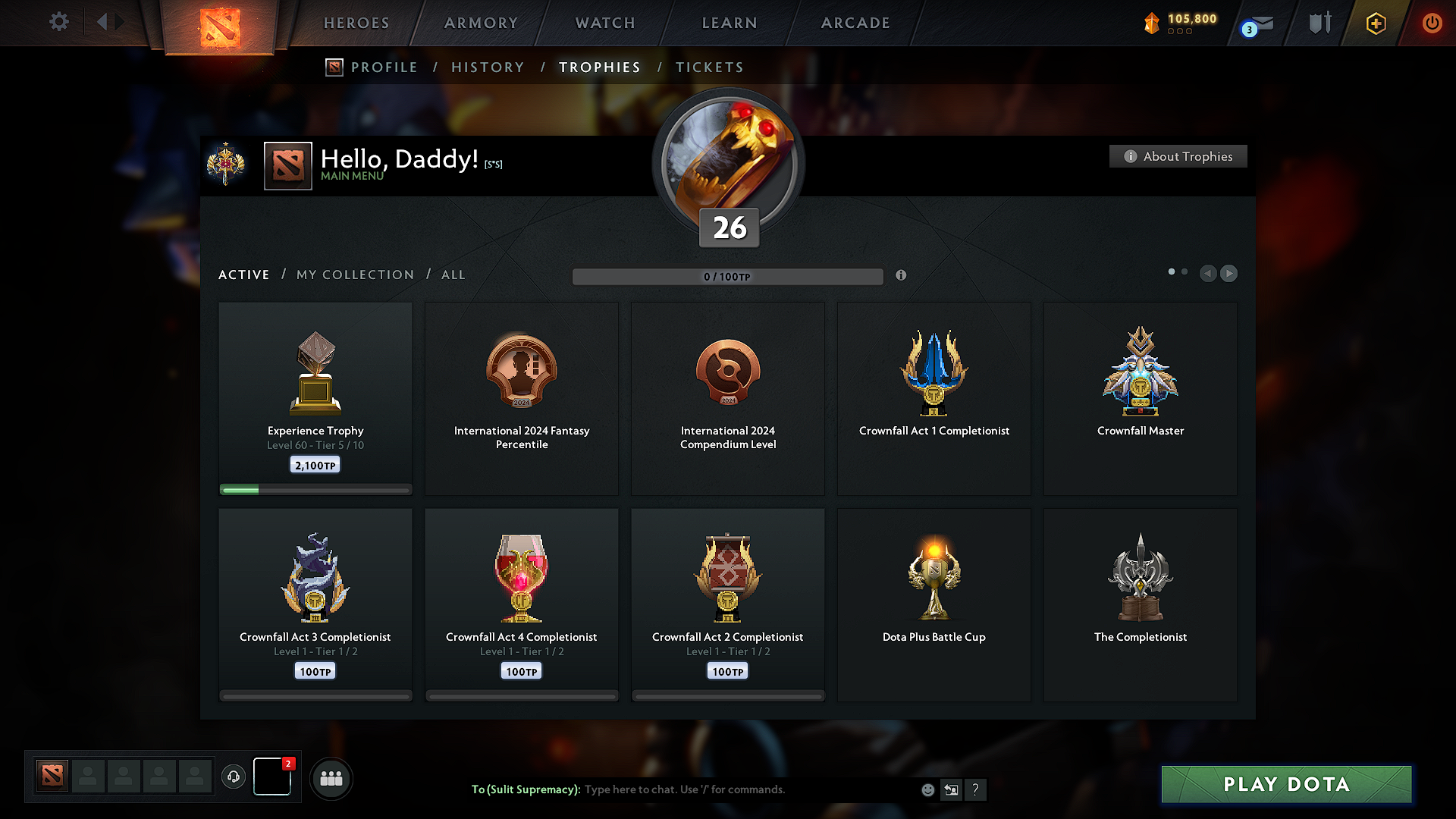This screenshot has width=1456, height=819.
Task: Click the orange event currency gem icon
Action: coord(1153,22)
